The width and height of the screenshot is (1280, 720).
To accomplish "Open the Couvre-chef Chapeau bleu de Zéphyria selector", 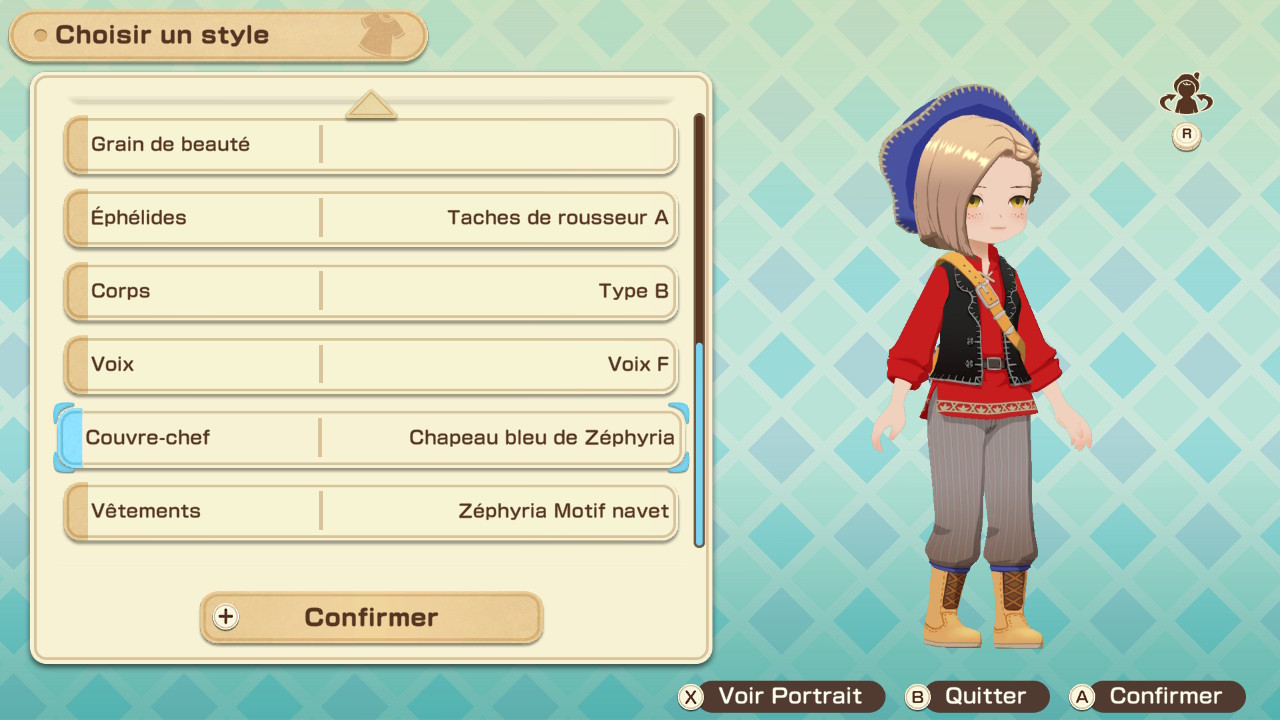I will click(370, 437).
